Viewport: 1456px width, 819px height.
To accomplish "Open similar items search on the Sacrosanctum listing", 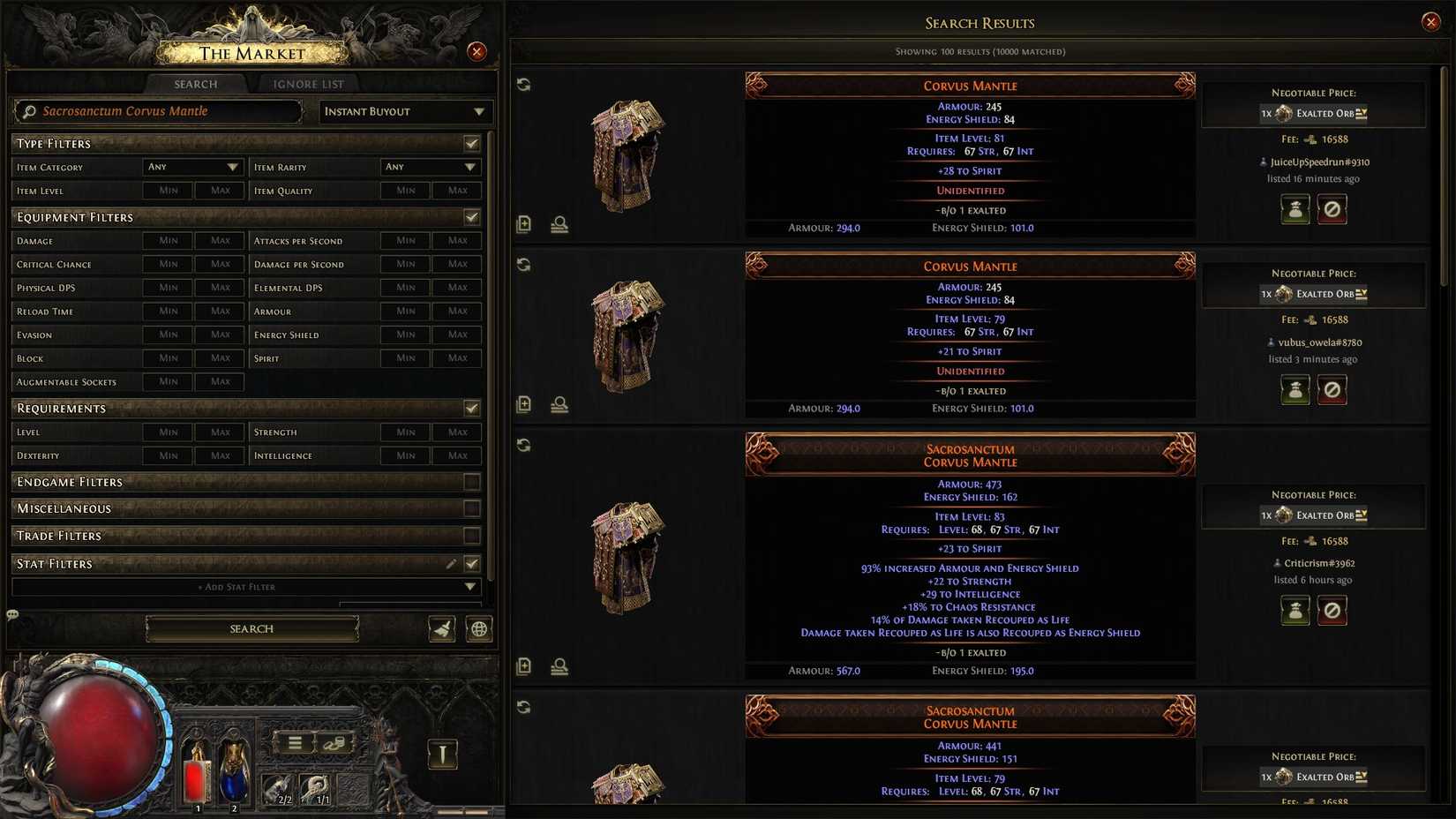I will 559,667.
